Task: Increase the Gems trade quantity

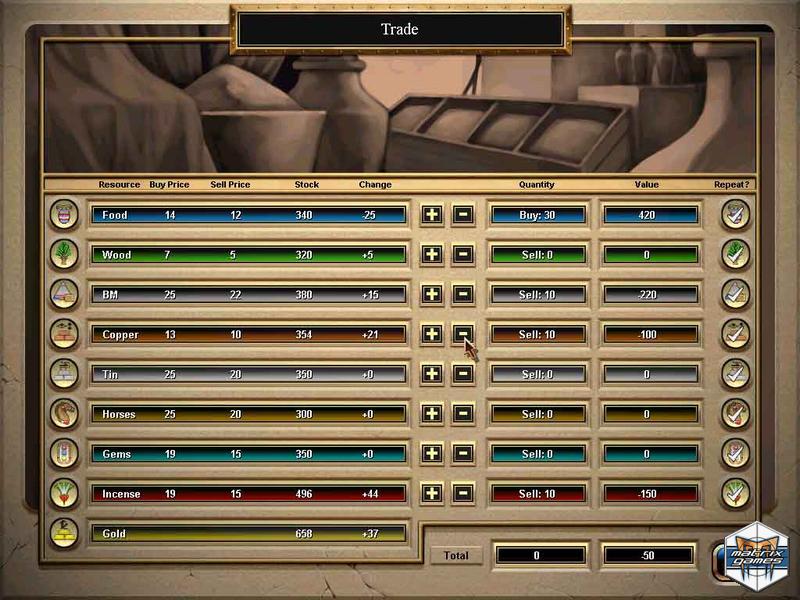Action: tap(431, 454)
